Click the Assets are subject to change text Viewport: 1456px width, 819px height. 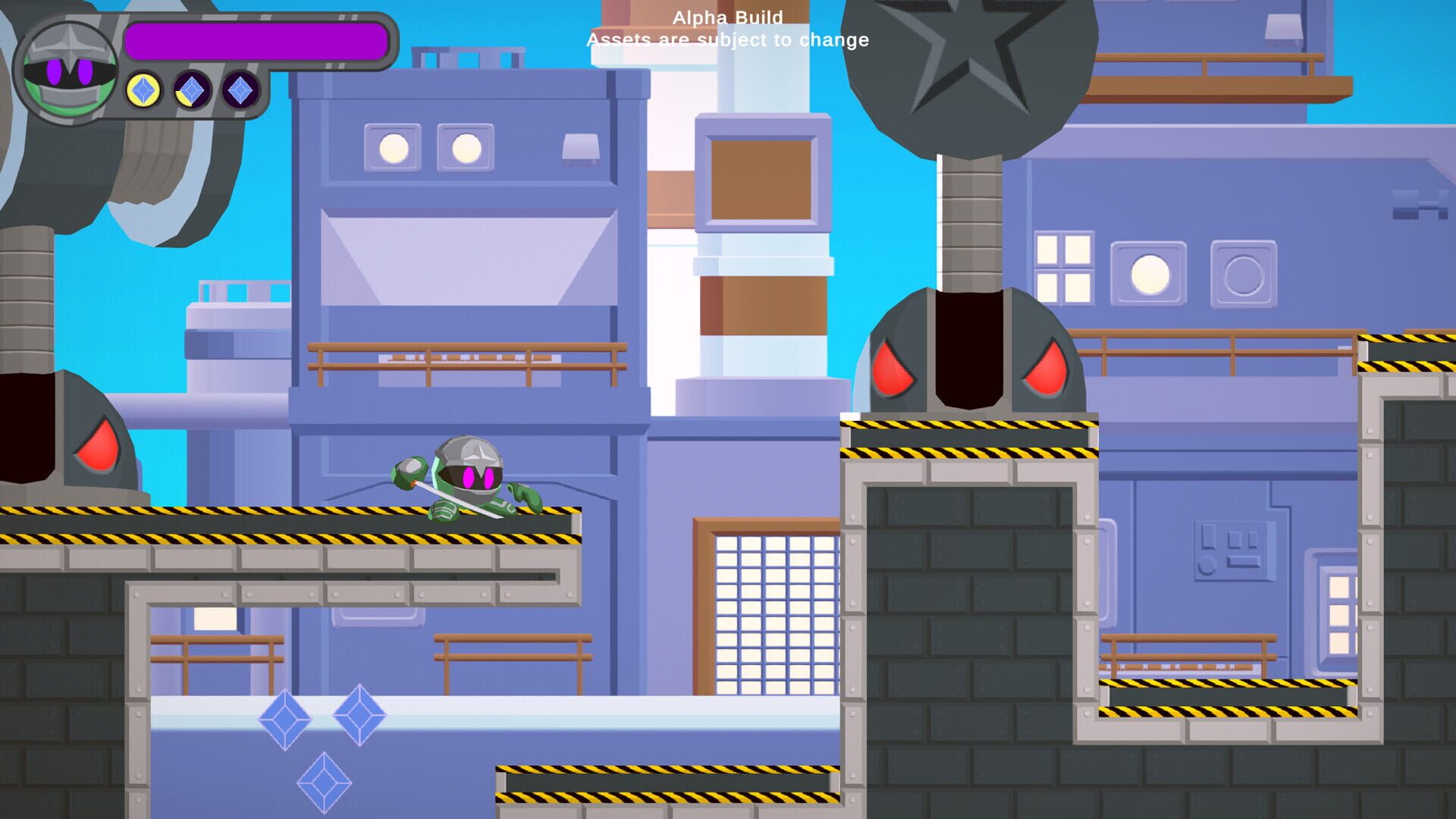(726, 41)
